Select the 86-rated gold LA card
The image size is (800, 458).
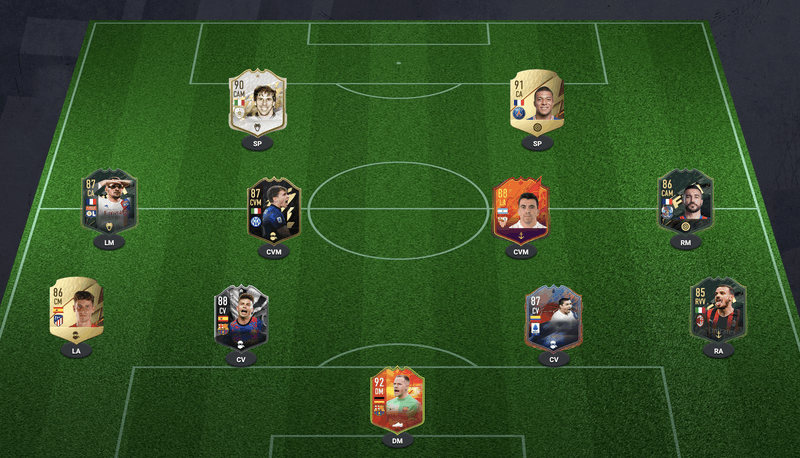pyautogui.click(x=76, y=309)
